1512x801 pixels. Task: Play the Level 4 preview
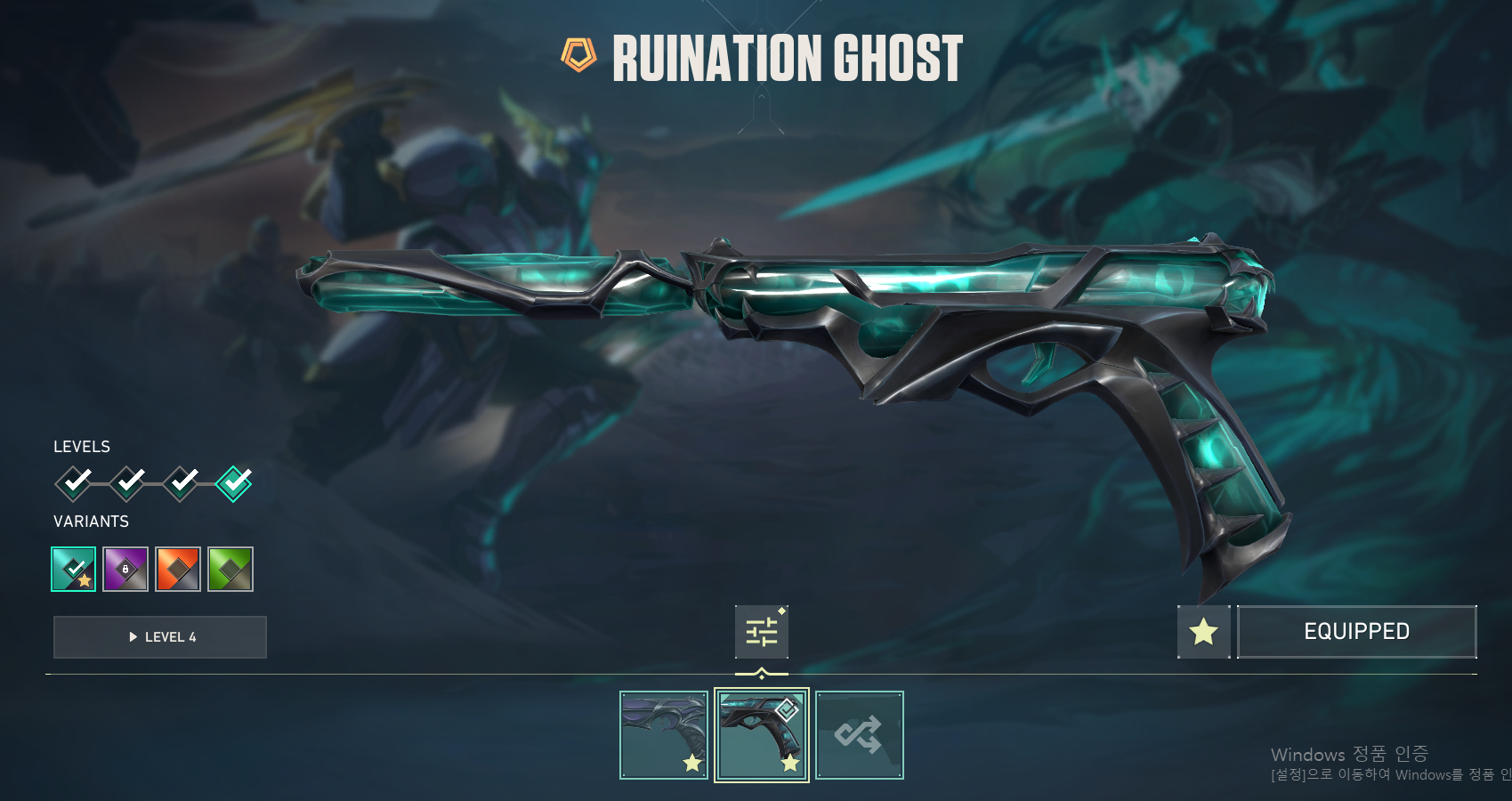tap(160, 637)
